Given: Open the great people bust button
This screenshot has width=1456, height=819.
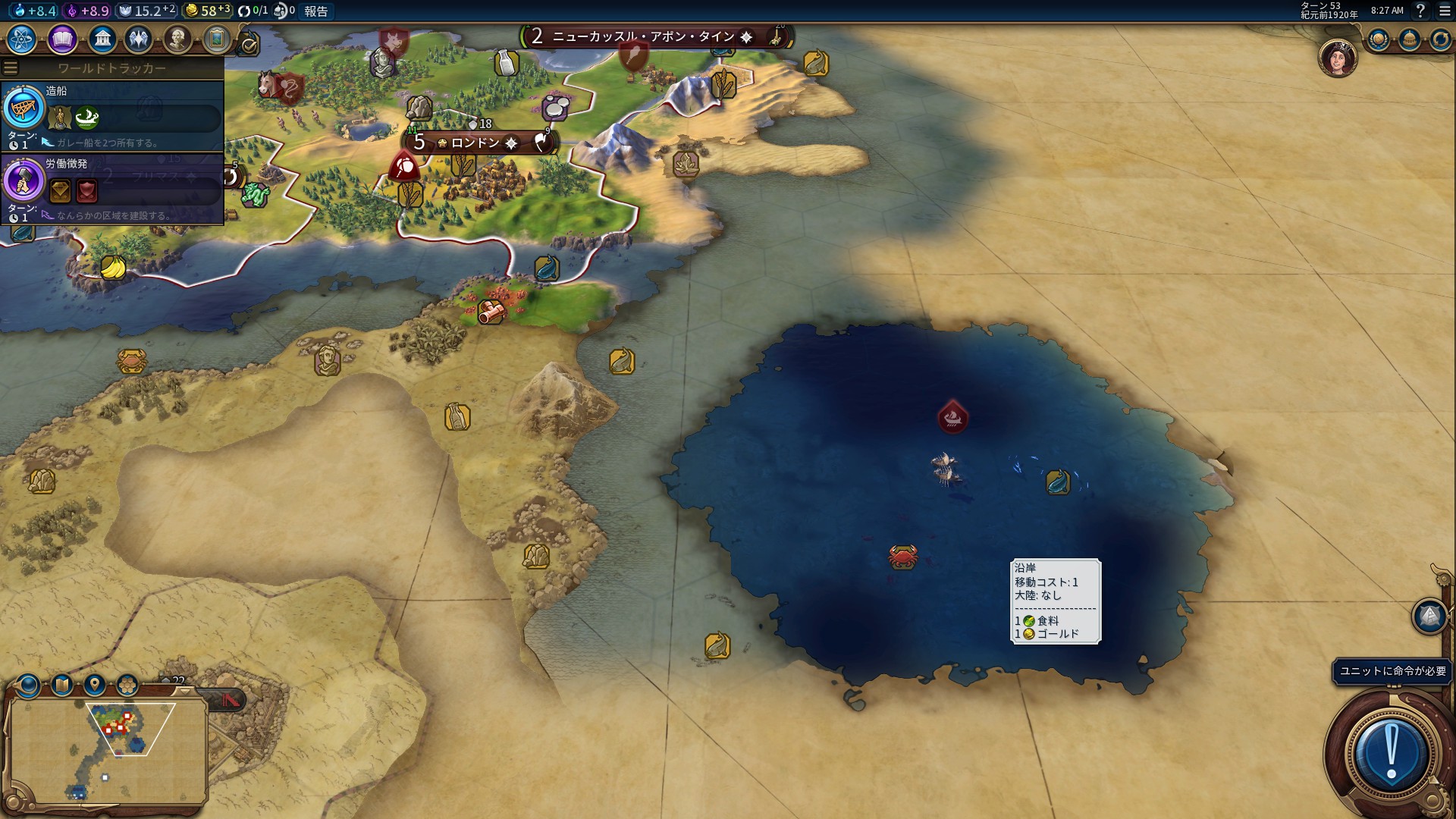Looking at the screenshot, I should coord(177,39).
